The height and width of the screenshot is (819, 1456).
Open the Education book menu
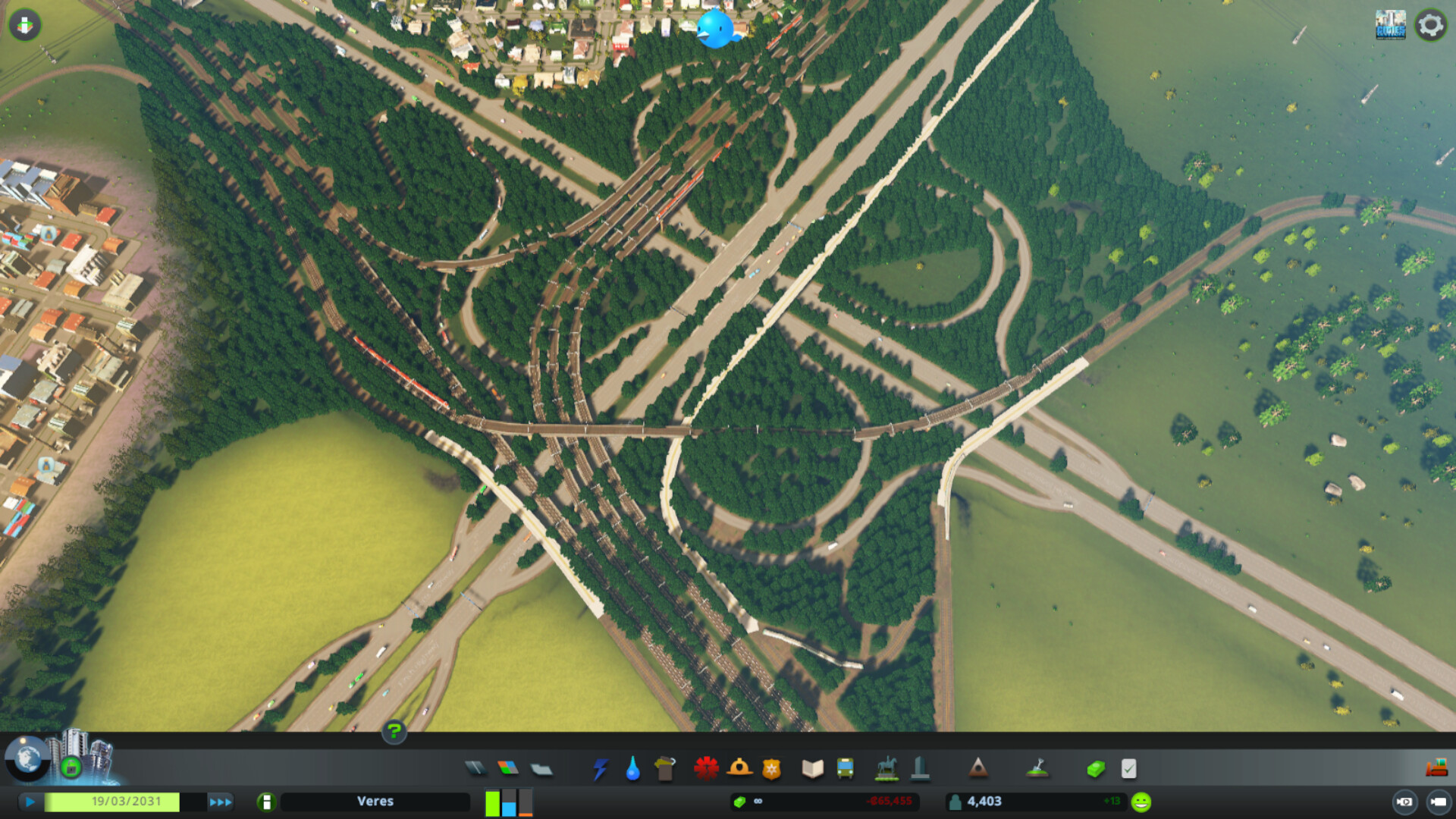[x=812, y=769]
